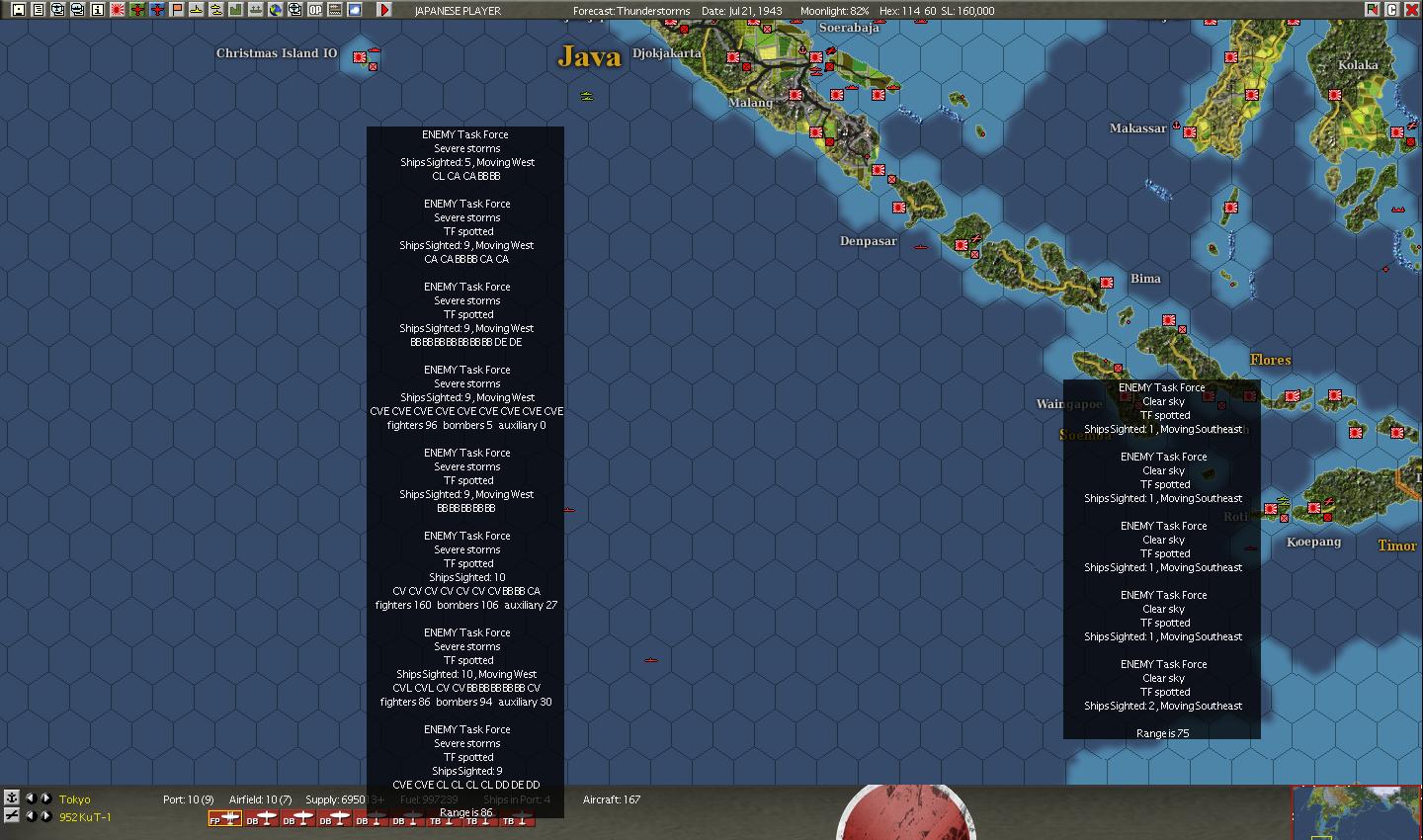Select the blue naval air group icon
1423x840 pixels.
156,9
